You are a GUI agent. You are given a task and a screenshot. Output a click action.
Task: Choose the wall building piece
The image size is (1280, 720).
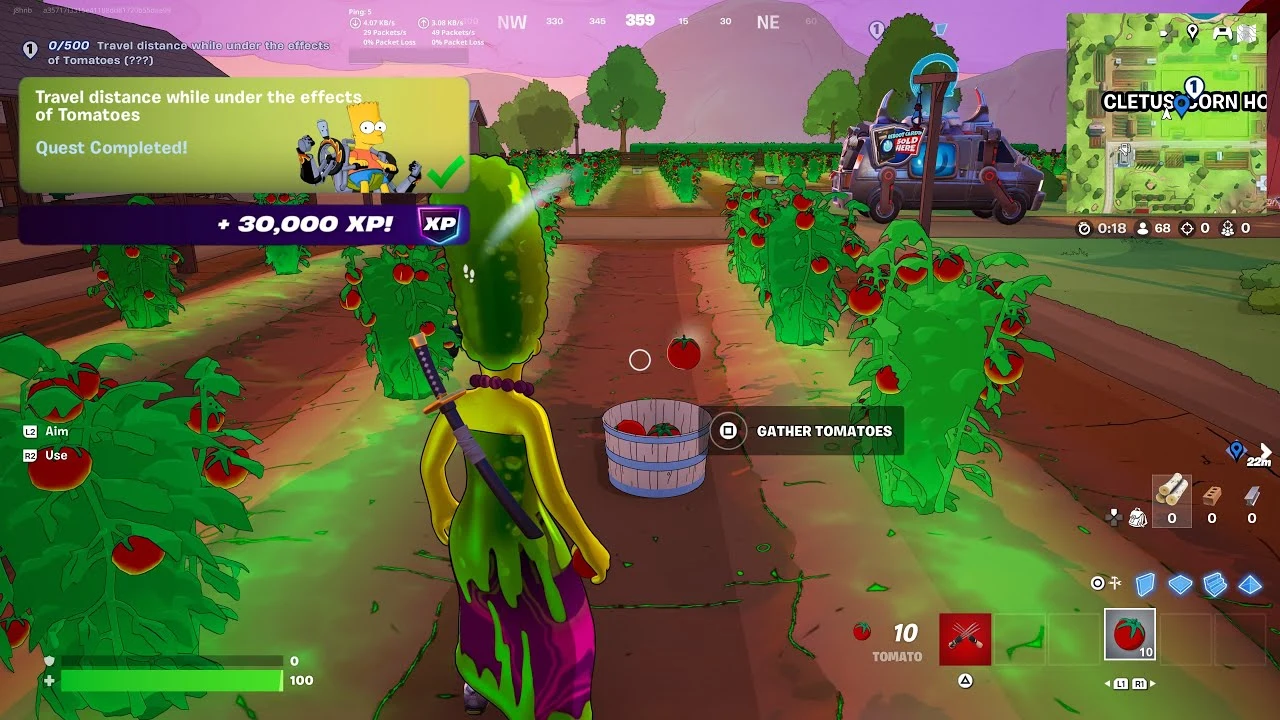pyautogui.click(x=1145, y=584)
